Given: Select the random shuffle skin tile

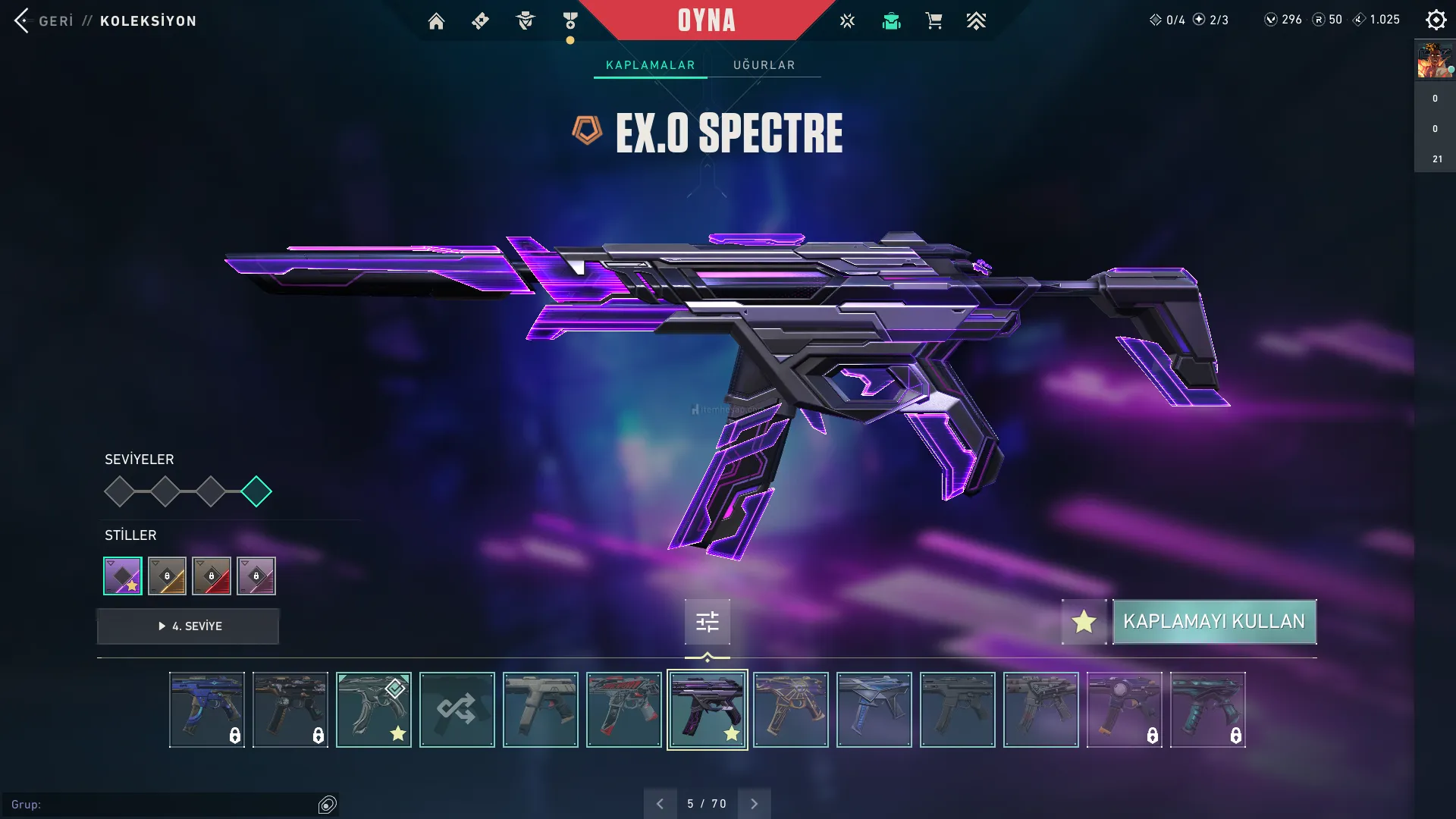Looking at the screenshot, I should 457,710.
